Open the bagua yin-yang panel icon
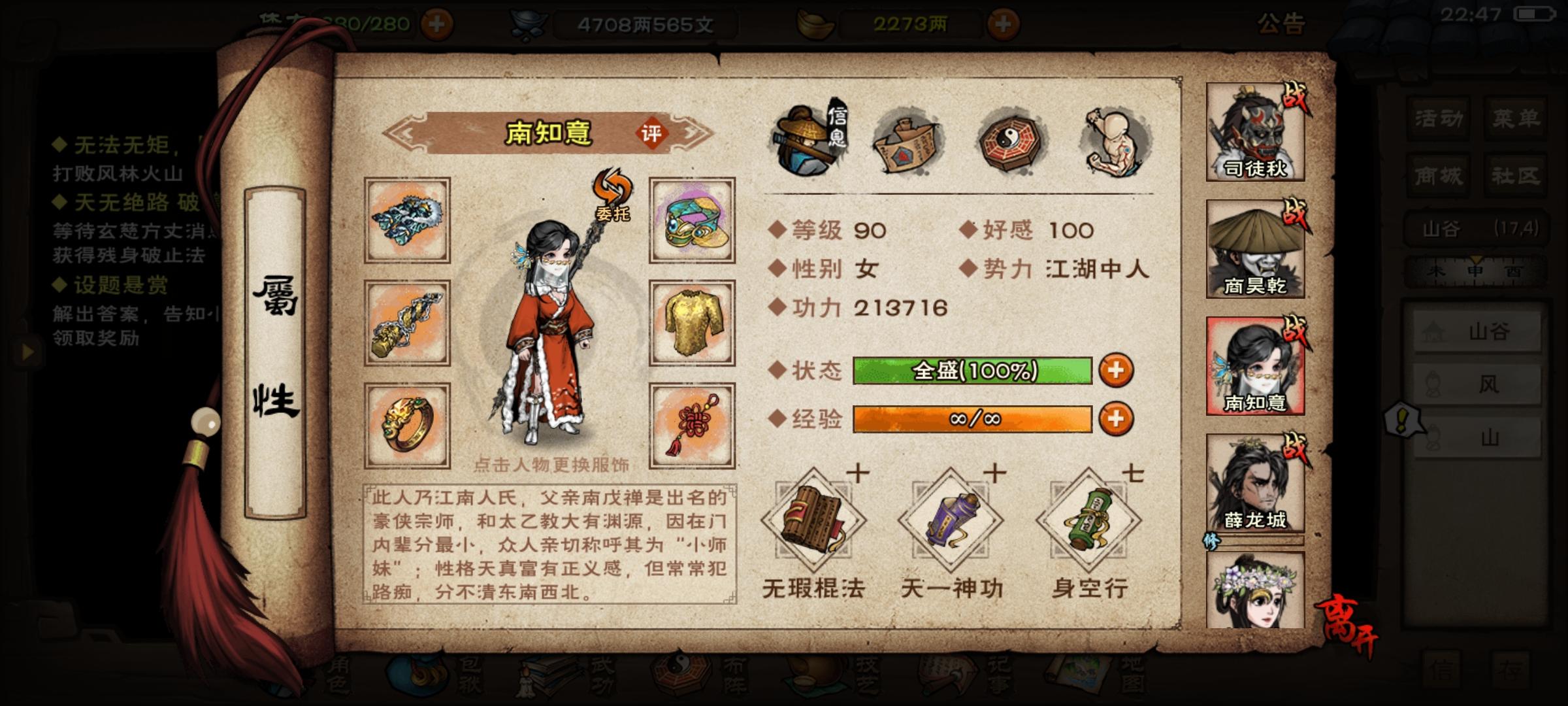1568x706 pixels. 1009,141
